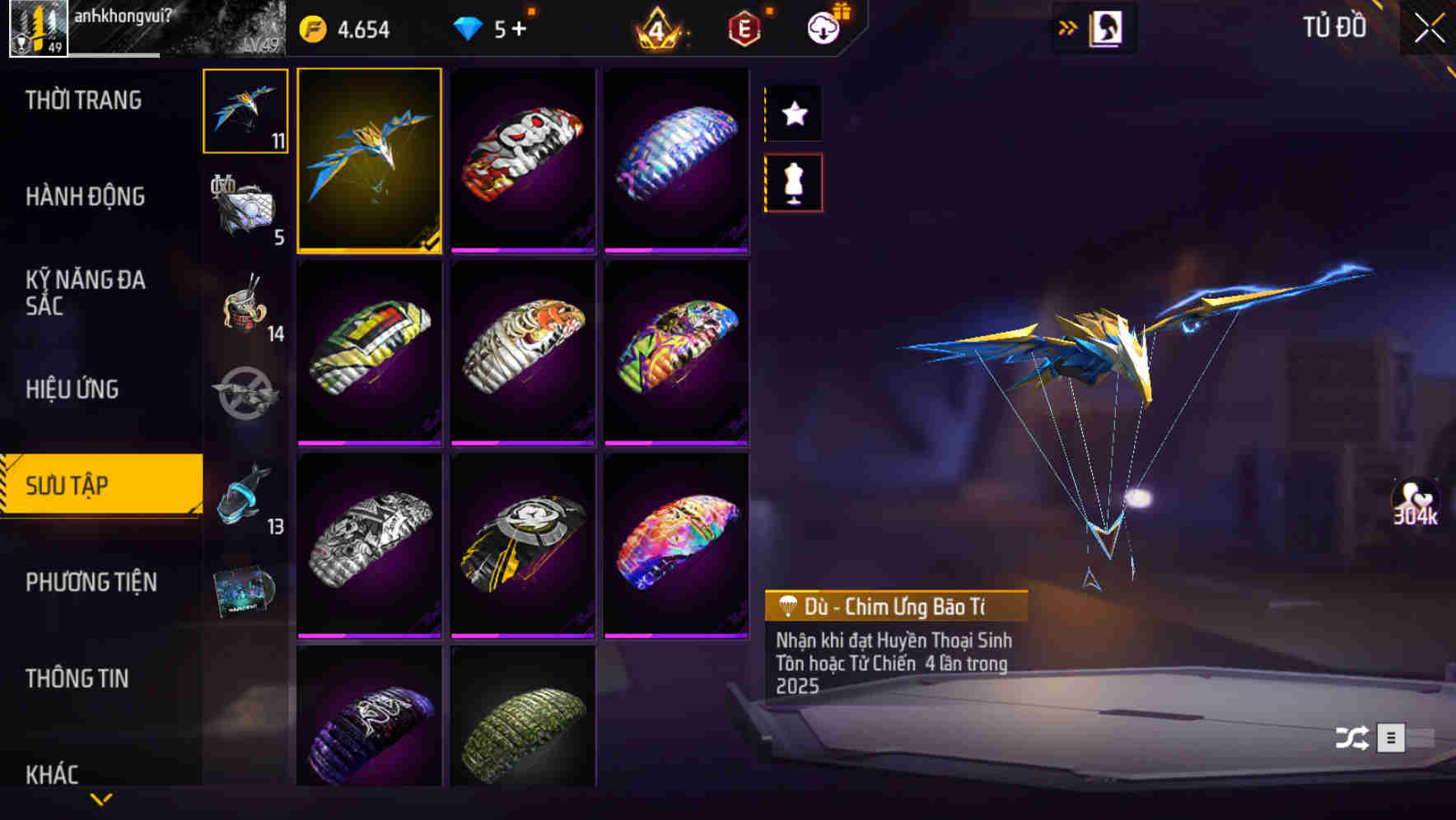Expand the left menu via bottom chevron

coord(100,797)
